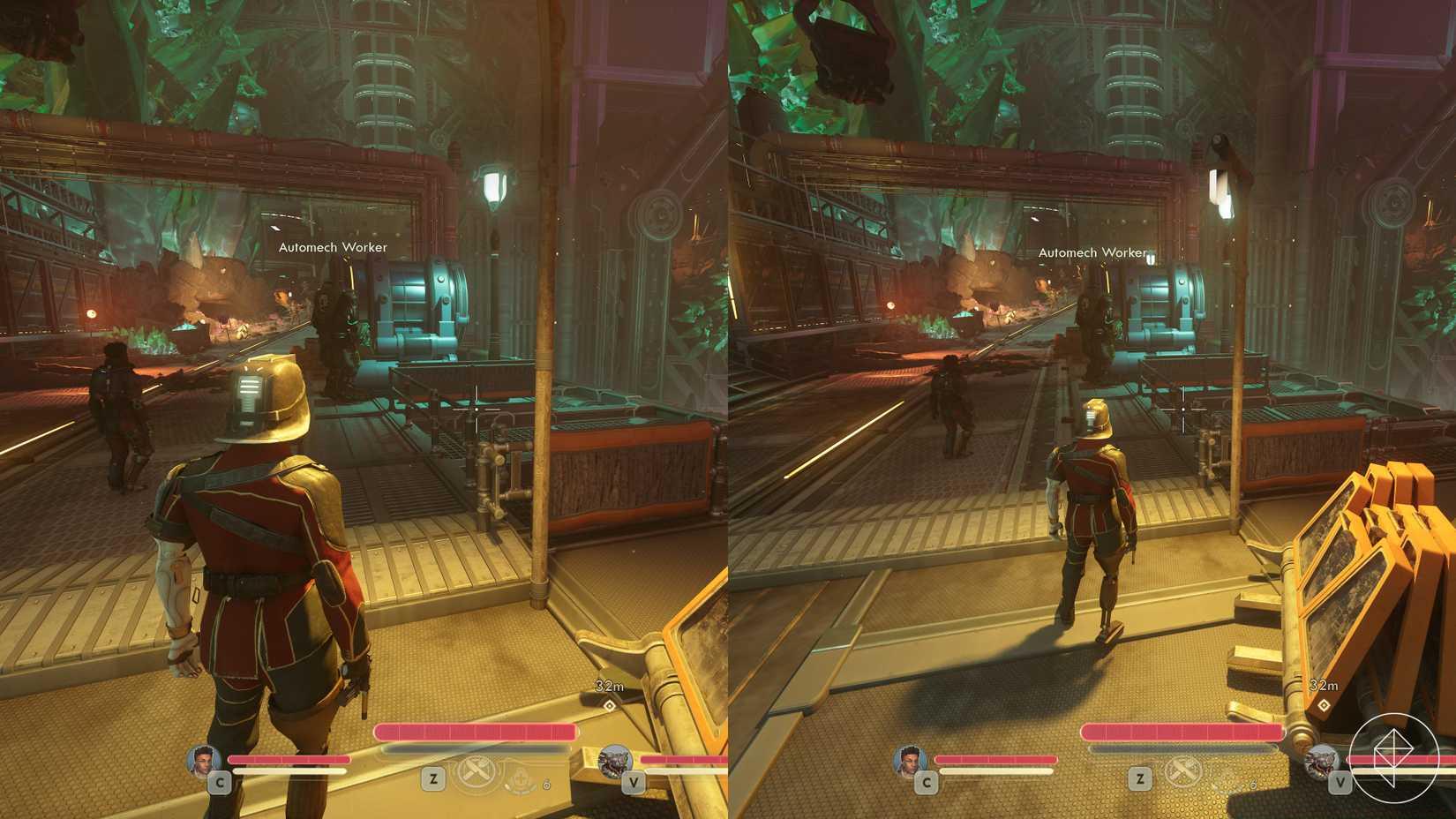Click the crosshair reticle in the right view
The width and height of the screenshot is (1456, 819).
(x=1182, y=409)
